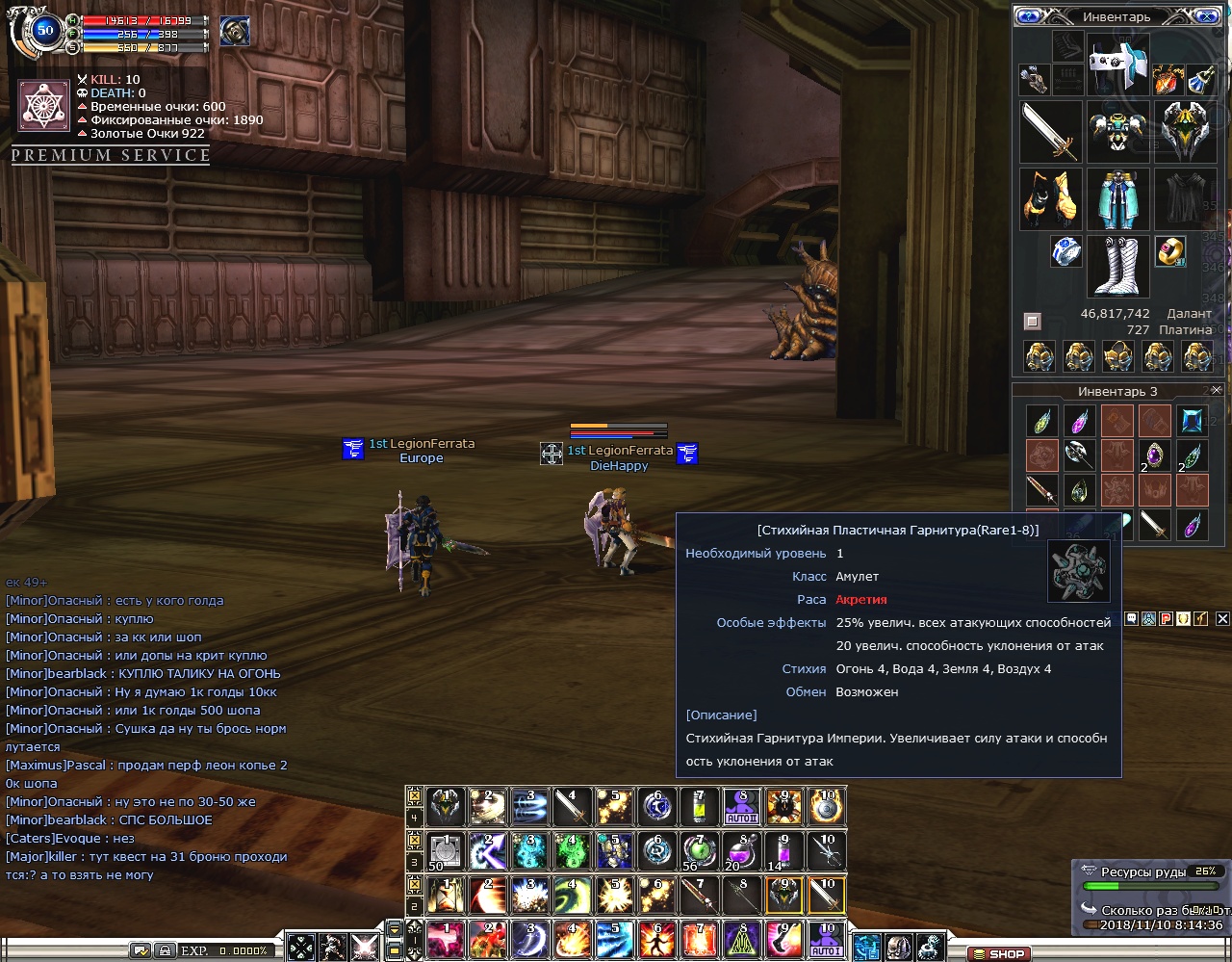Open help with the inventory question-mark button
1232x962 pixels.
pos(1029,16)
